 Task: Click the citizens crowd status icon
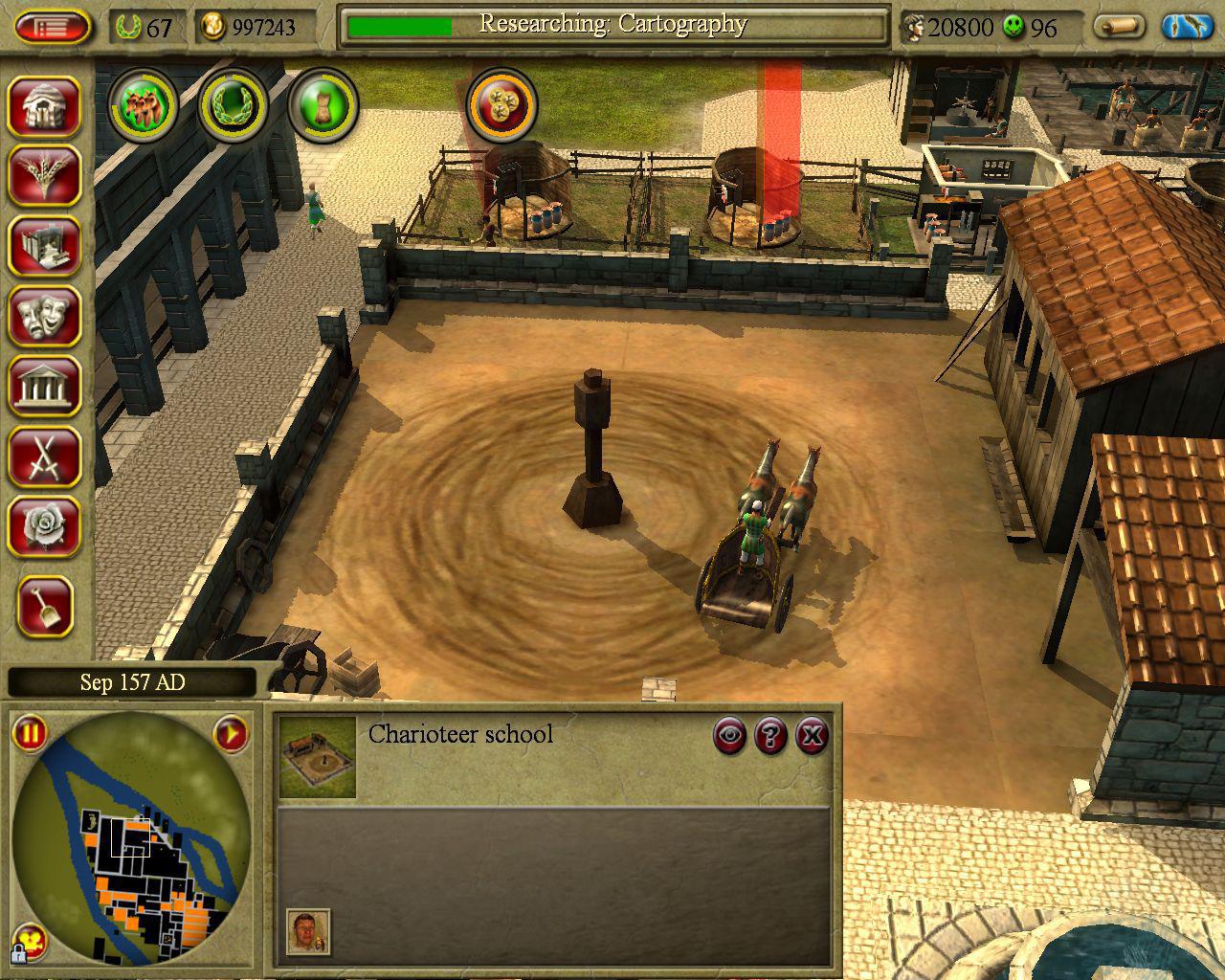(x=143, y=103)
